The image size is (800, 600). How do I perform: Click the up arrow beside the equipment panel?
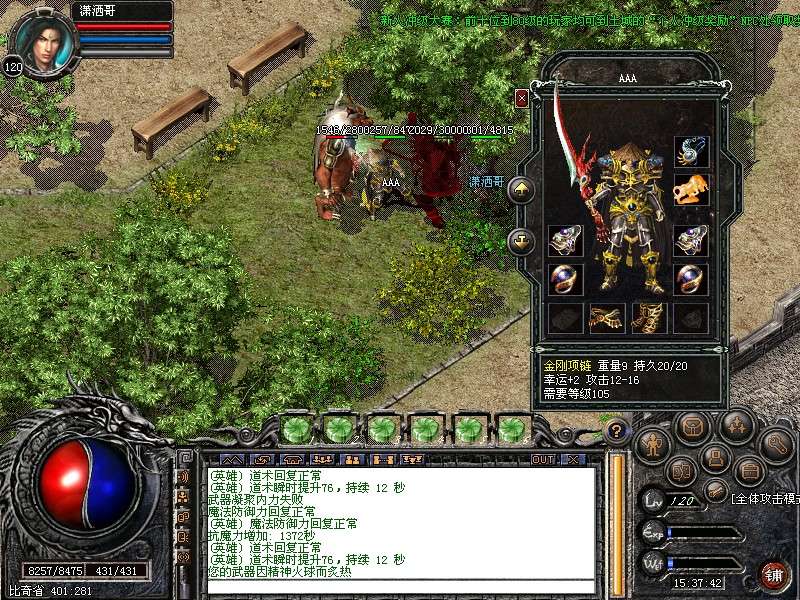coord(521,189)
